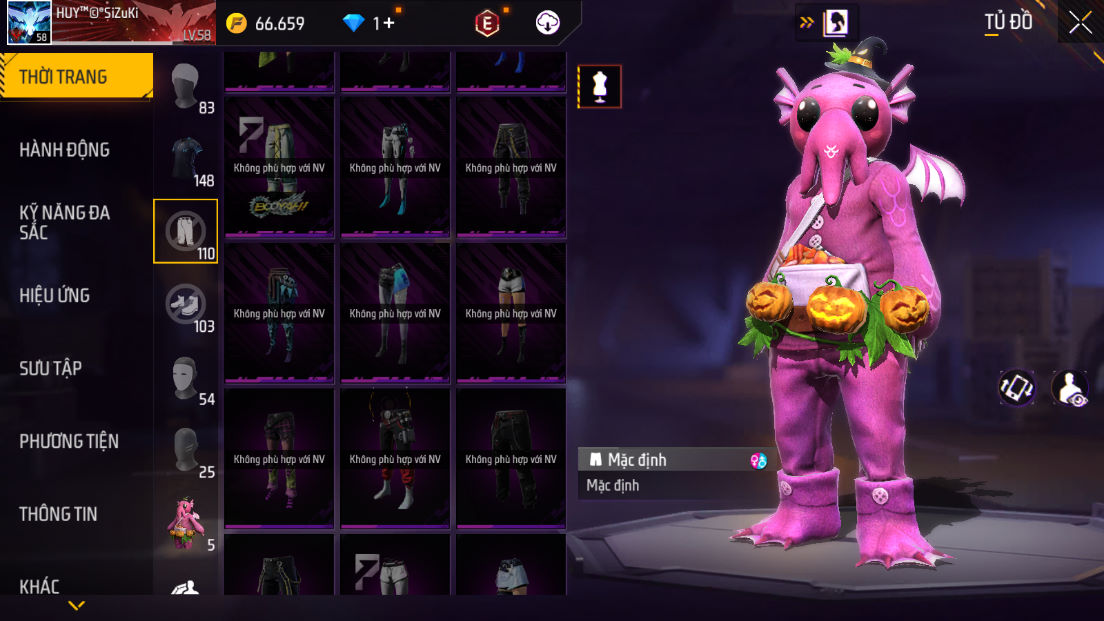Go to the SƯU TẬP collection tab

click(x=50, y=368)
